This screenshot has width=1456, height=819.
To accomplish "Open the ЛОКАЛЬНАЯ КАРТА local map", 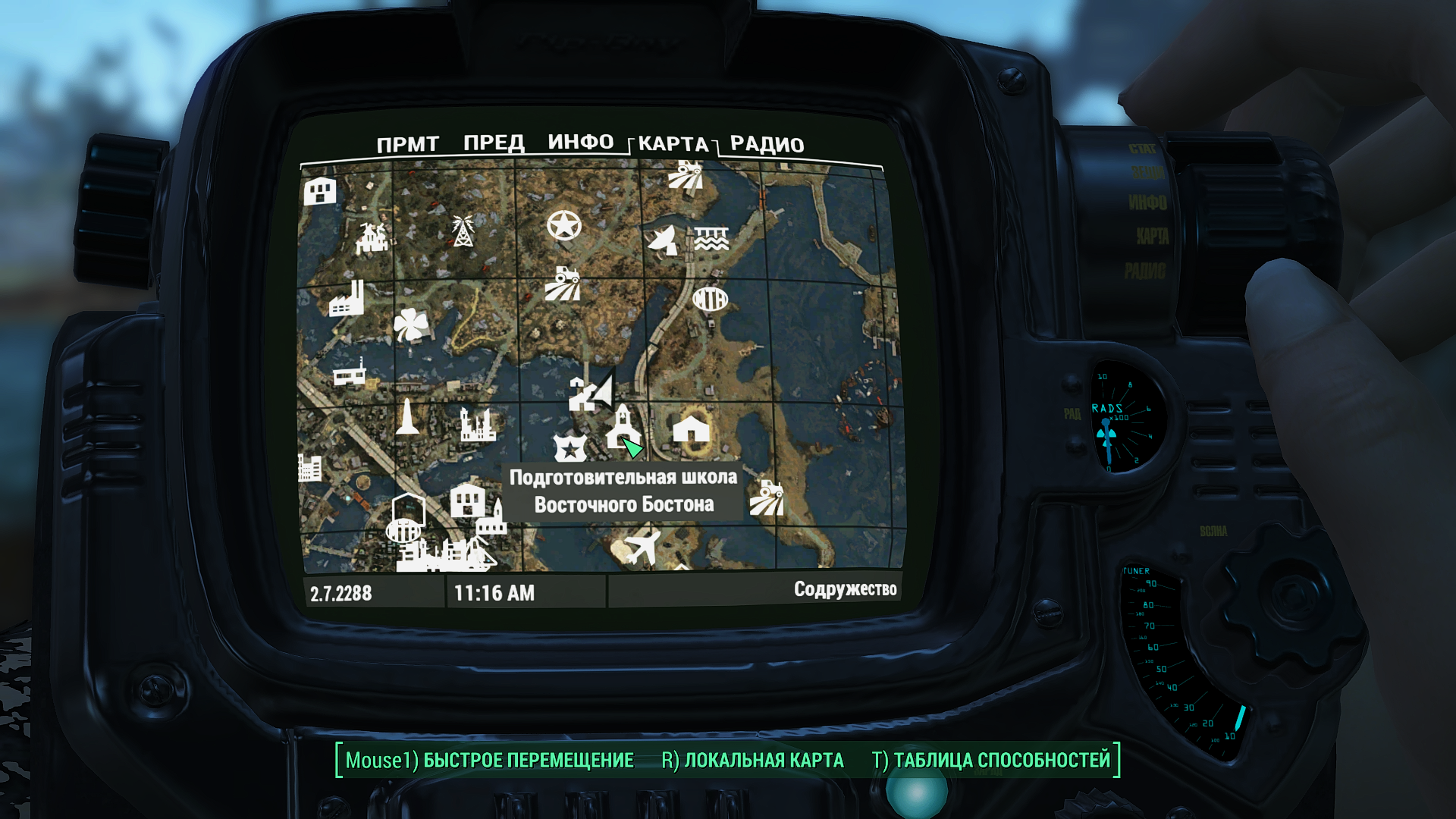I will (x=752, y=761).
